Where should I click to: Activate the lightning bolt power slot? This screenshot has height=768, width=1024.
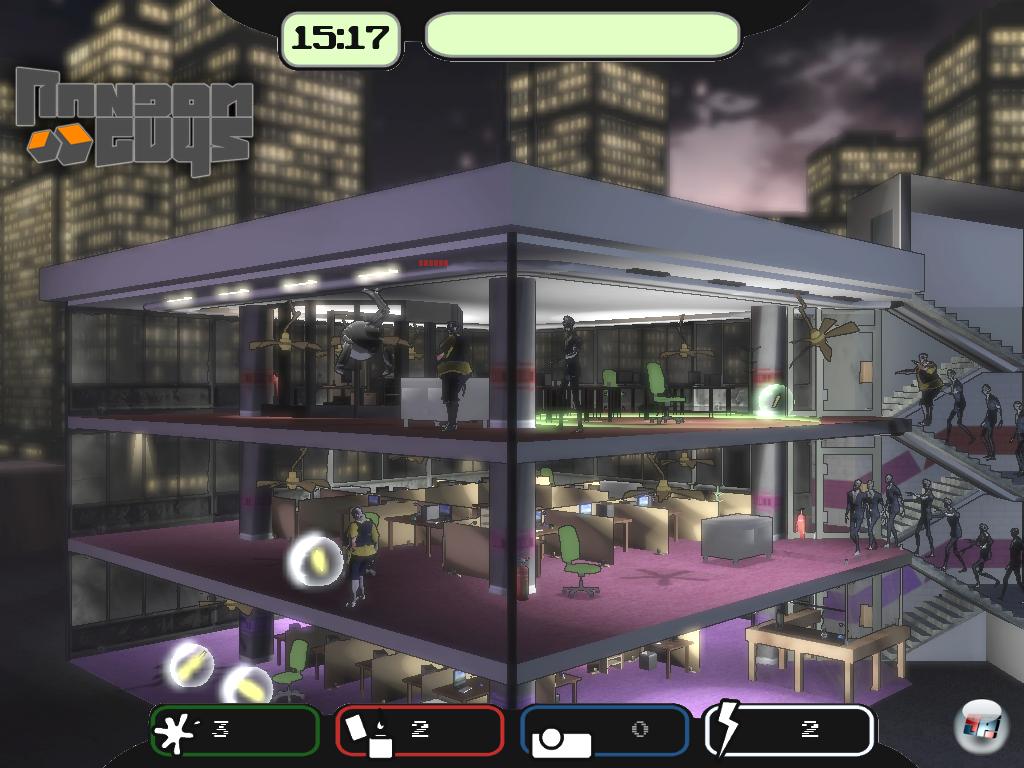pos(789,730)
